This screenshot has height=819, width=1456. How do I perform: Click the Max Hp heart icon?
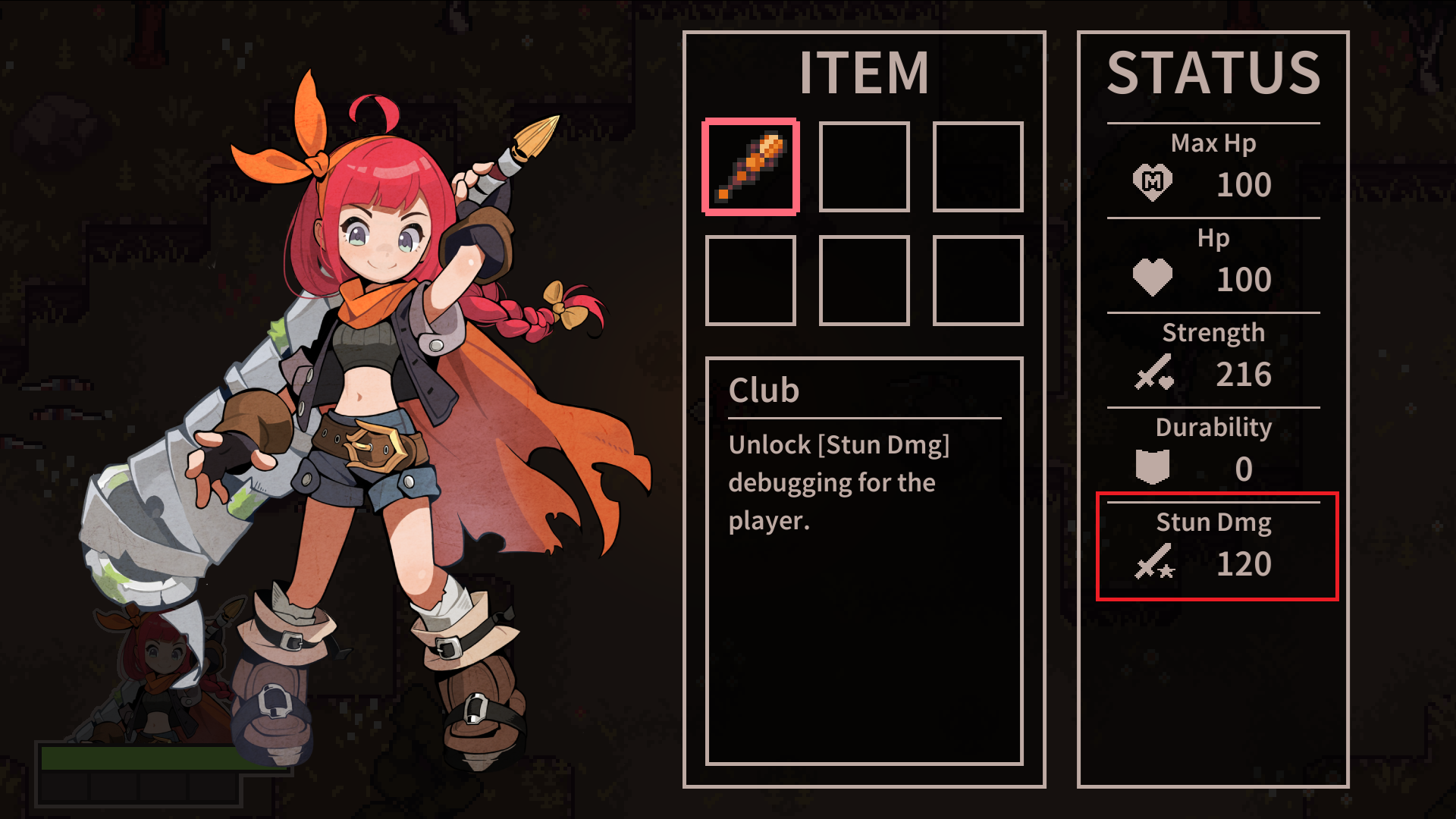[x=1151, y=182]
